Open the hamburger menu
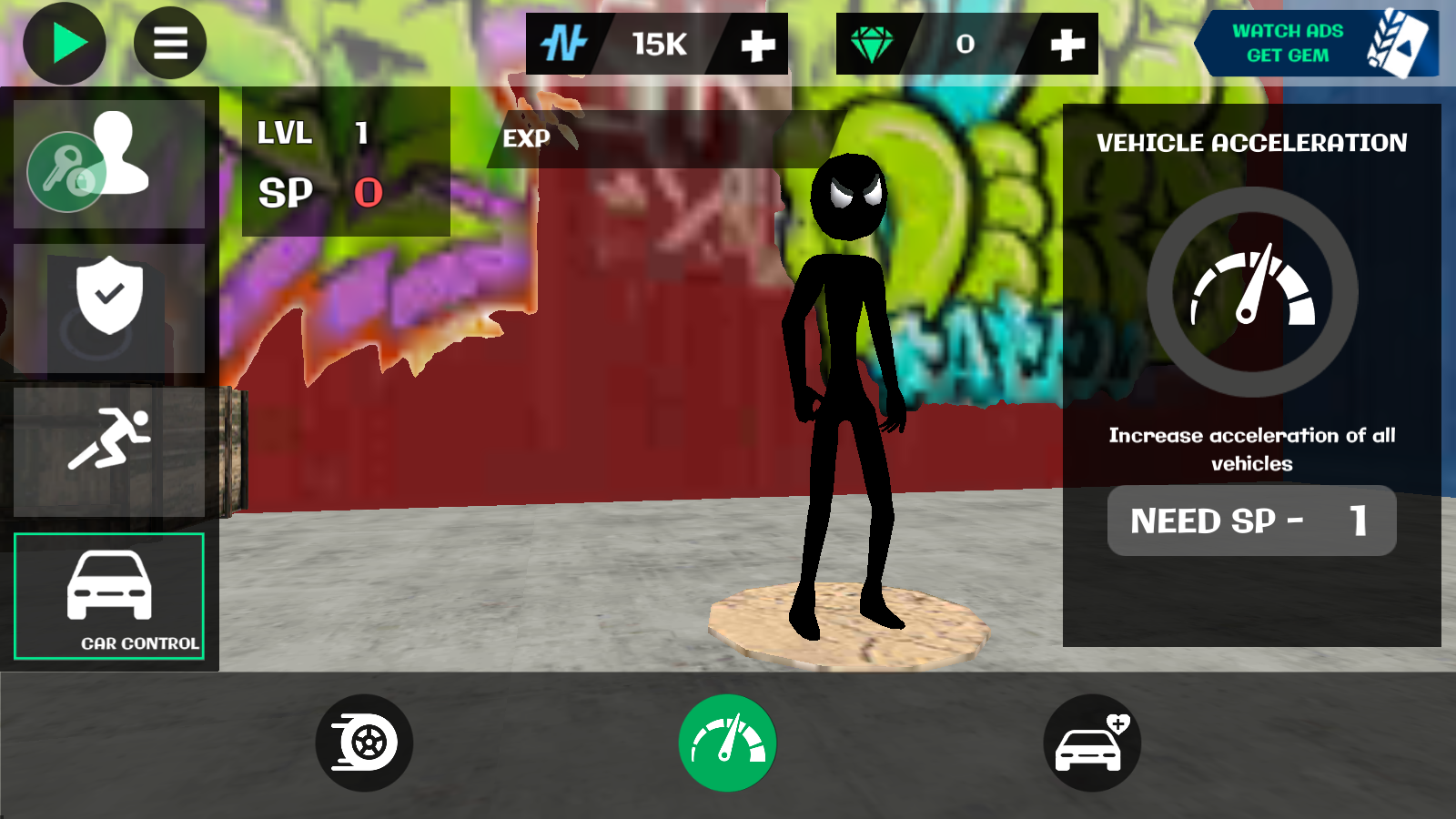Viewport: 1456px width, 819px height. point(170,44)
